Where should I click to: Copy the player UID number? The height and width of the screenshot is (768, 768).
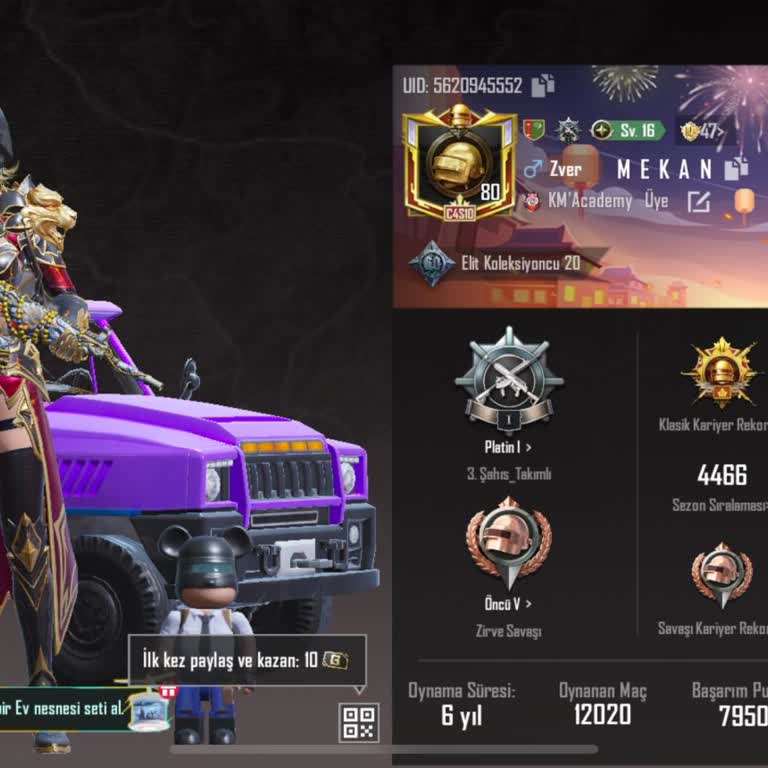542,86
